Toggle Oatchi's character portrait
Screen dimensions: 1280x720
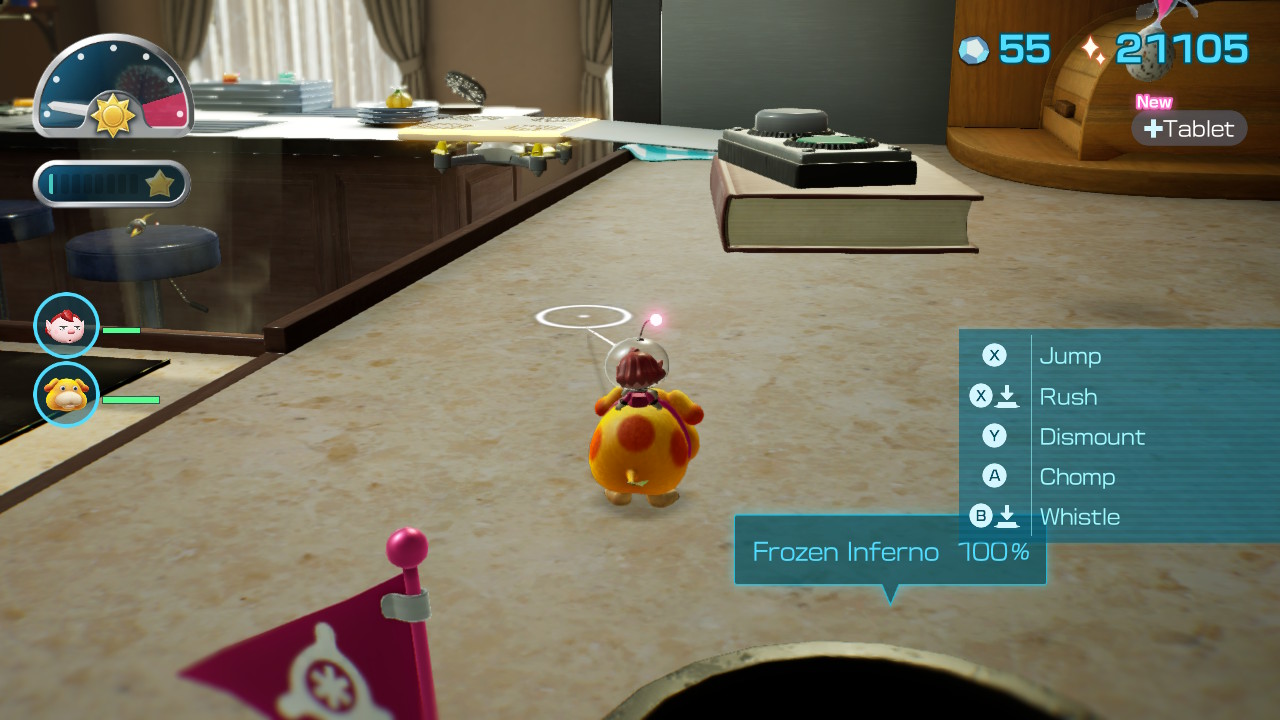coord(66,395)
